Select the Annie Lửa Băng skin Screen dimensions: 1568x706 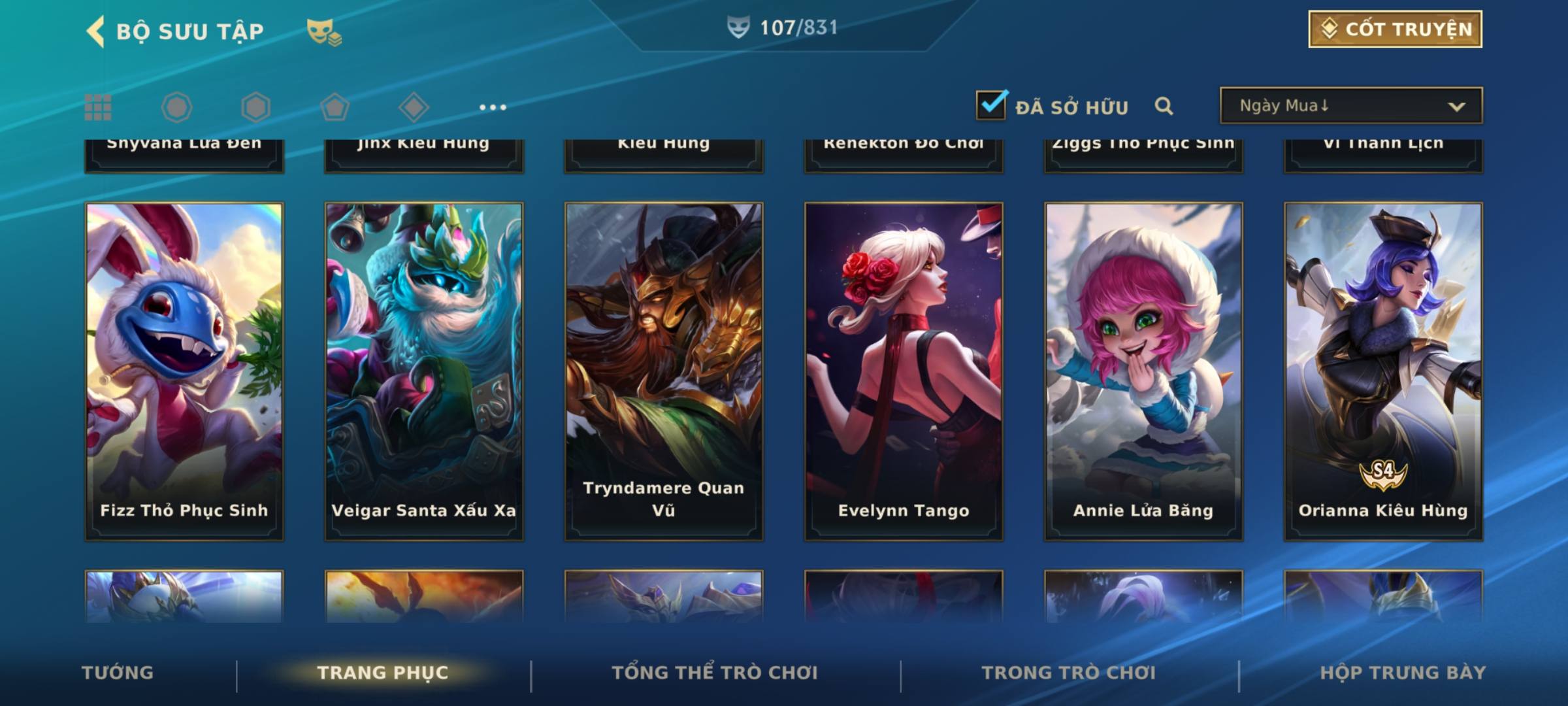point(1143,371)
